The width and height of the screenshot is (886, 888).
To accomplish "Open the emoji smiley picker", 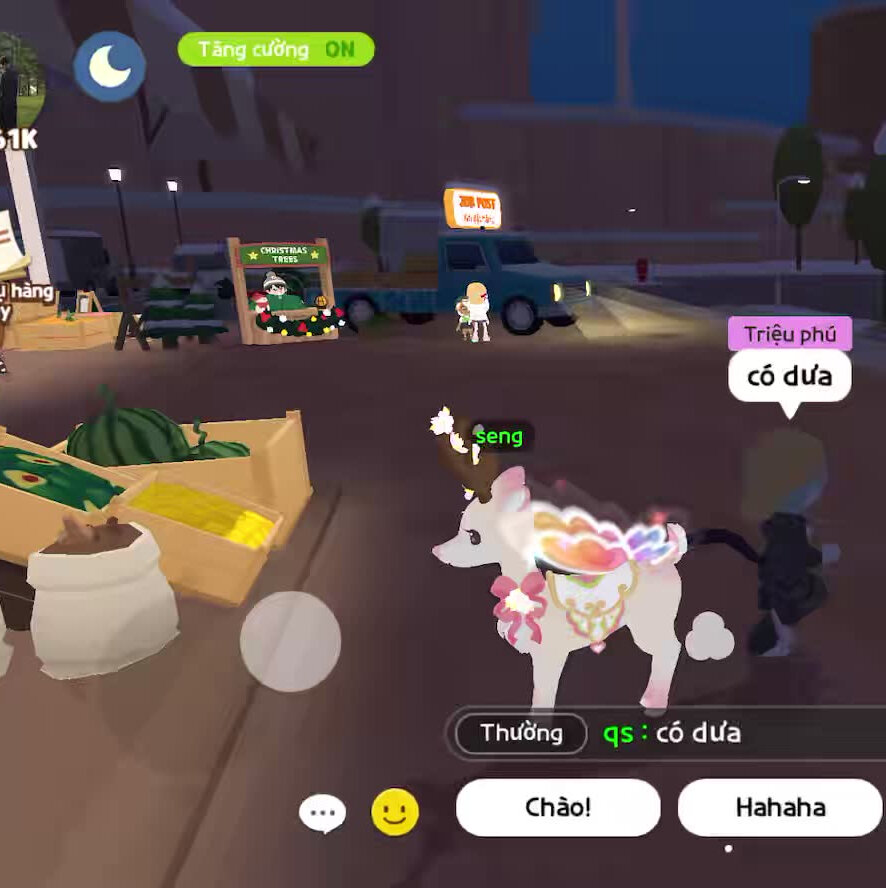I will (395, 812).
